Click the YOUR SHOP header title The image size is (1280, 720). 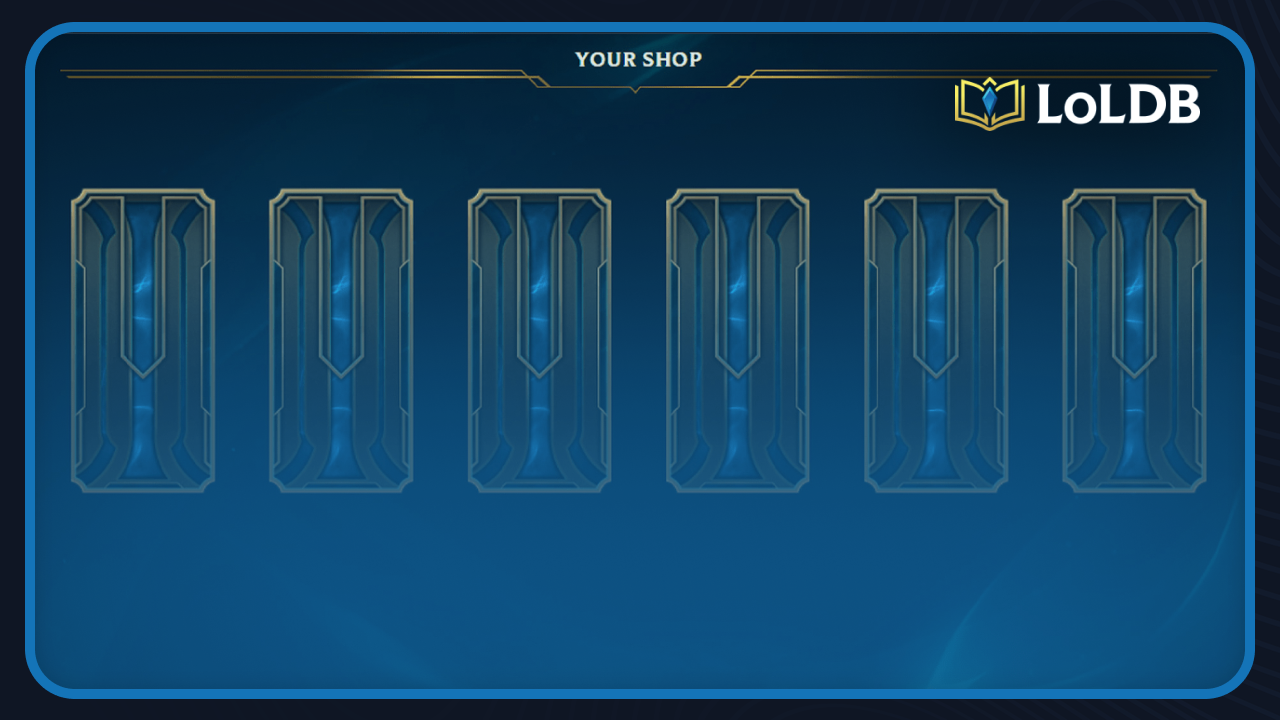pos(638,59)
